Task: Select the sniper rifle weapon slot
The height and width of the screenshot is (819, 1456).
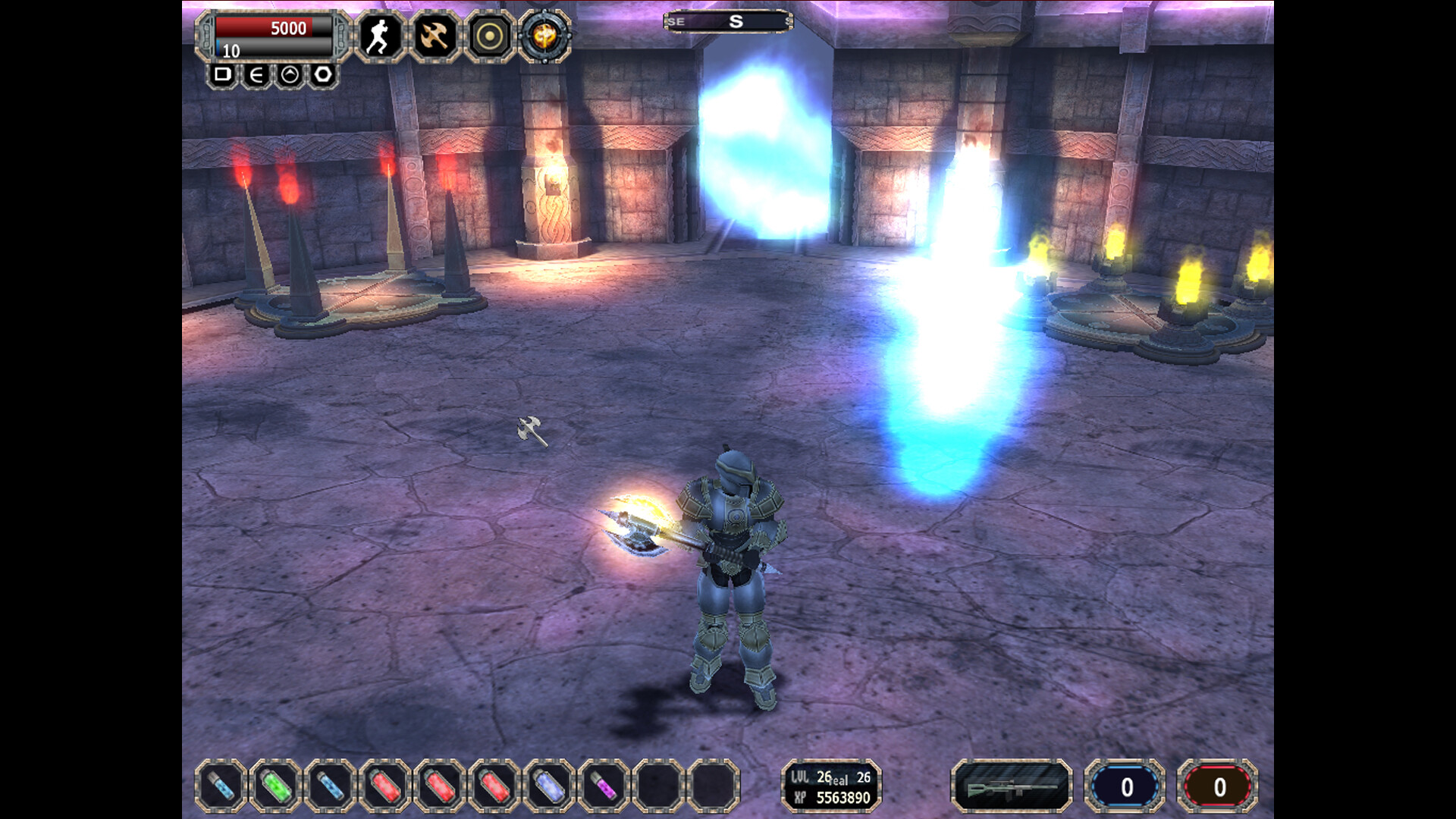Action: (1011, 786)
